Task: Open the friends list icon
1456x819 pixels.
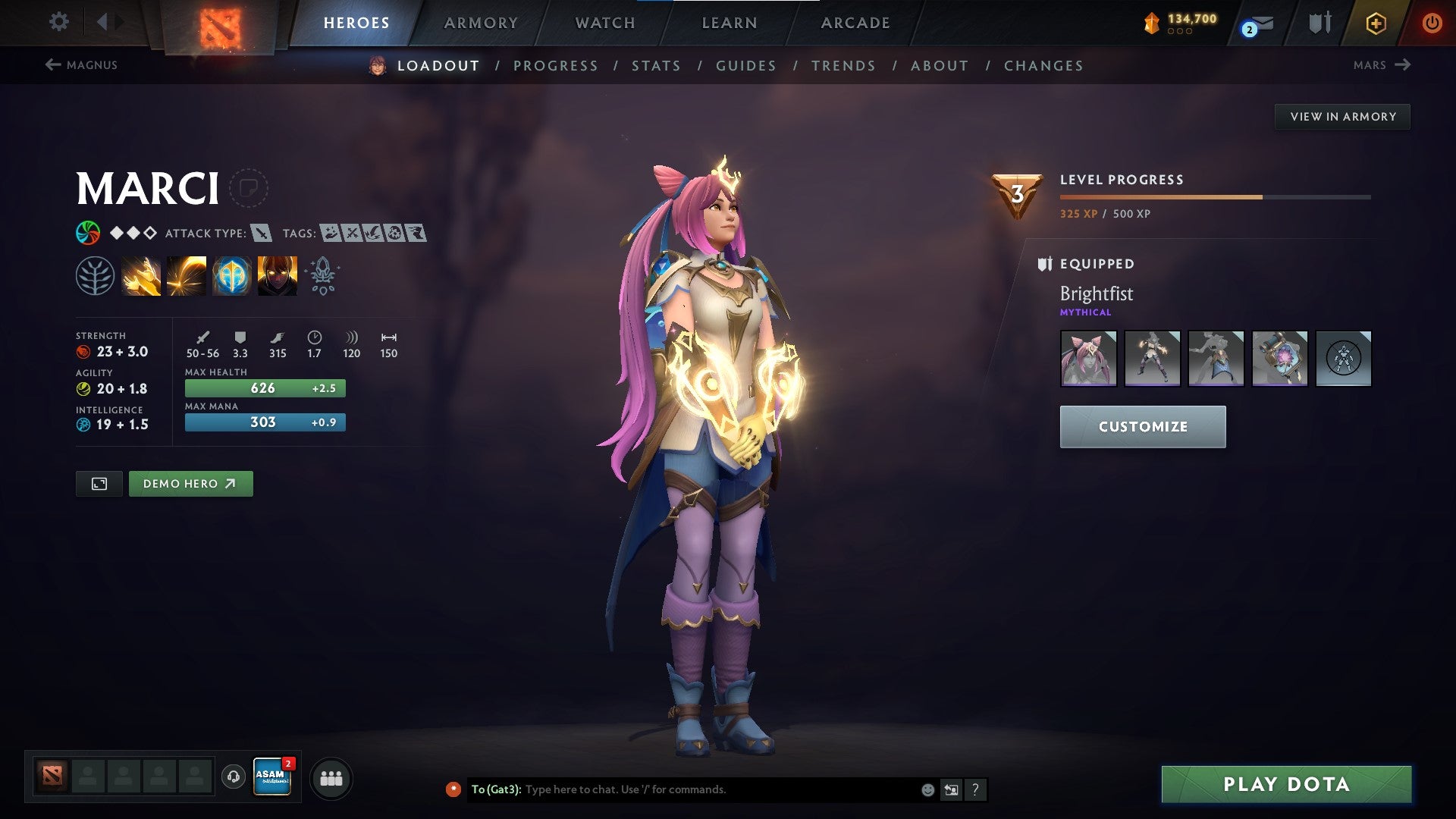Action: pyautogui.click(x=330, y=777)
